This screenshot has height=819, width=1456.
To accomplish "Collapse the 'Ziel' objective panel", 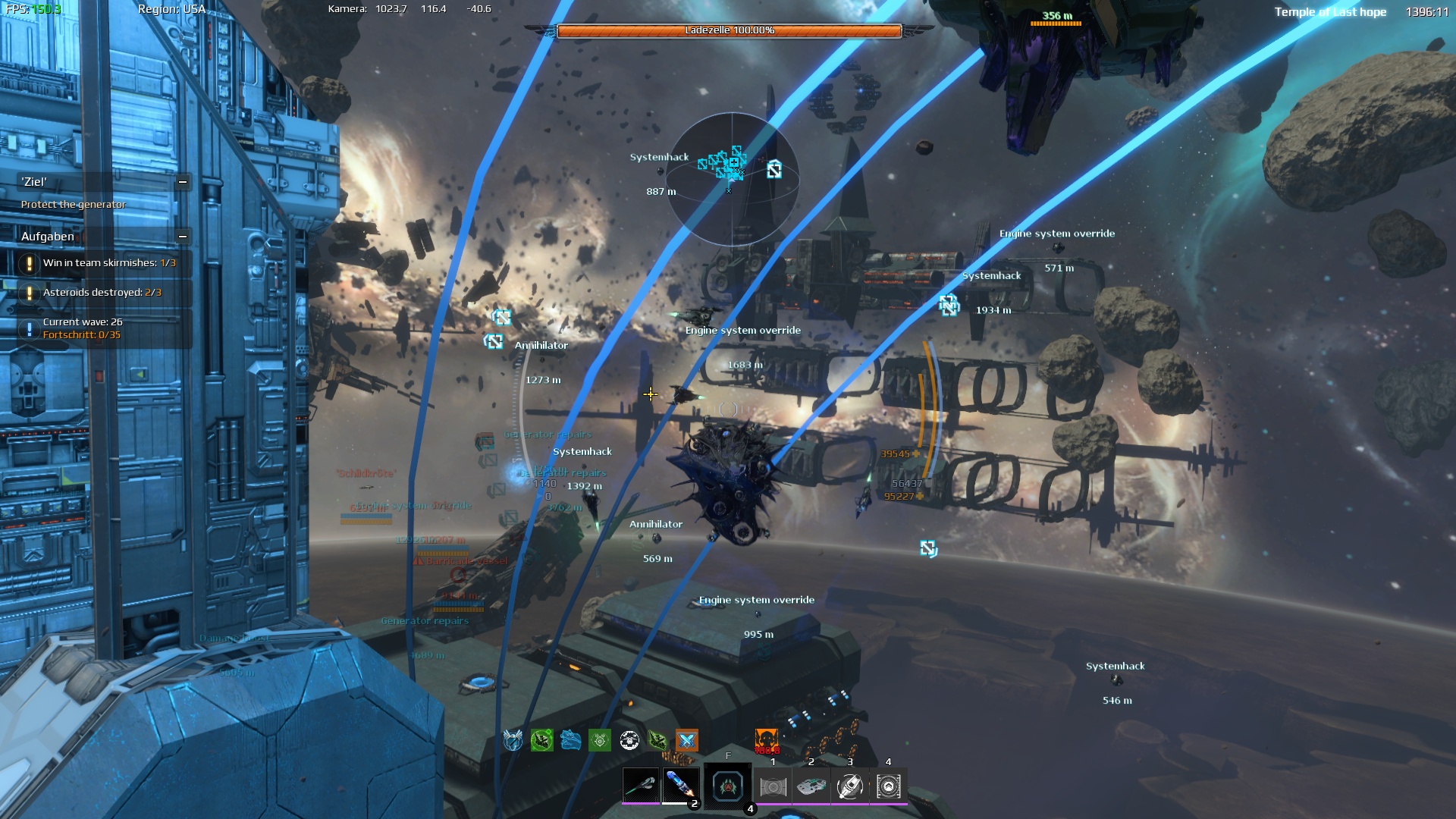I will point(183,182).
